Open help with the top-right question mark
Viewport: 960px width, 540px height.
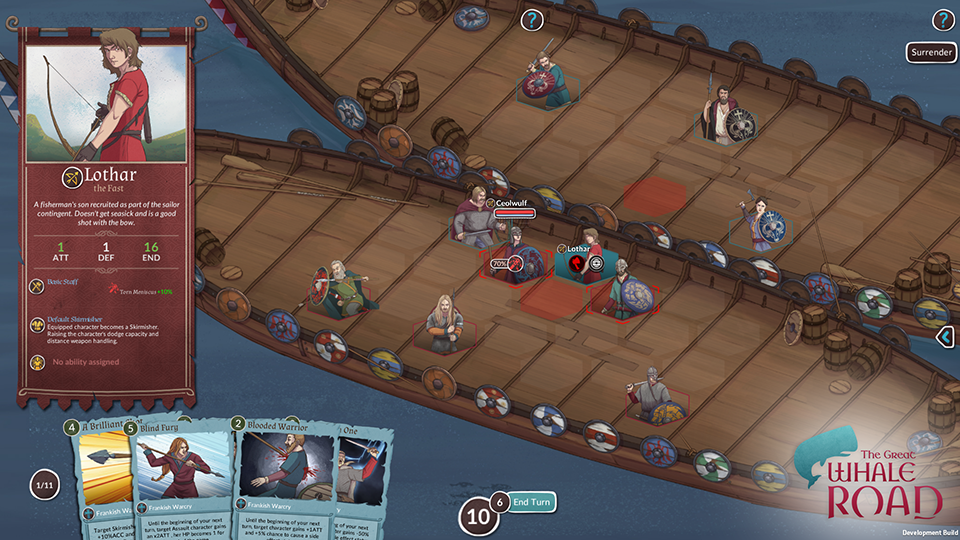pyautogui.click(x=943, y=19)
